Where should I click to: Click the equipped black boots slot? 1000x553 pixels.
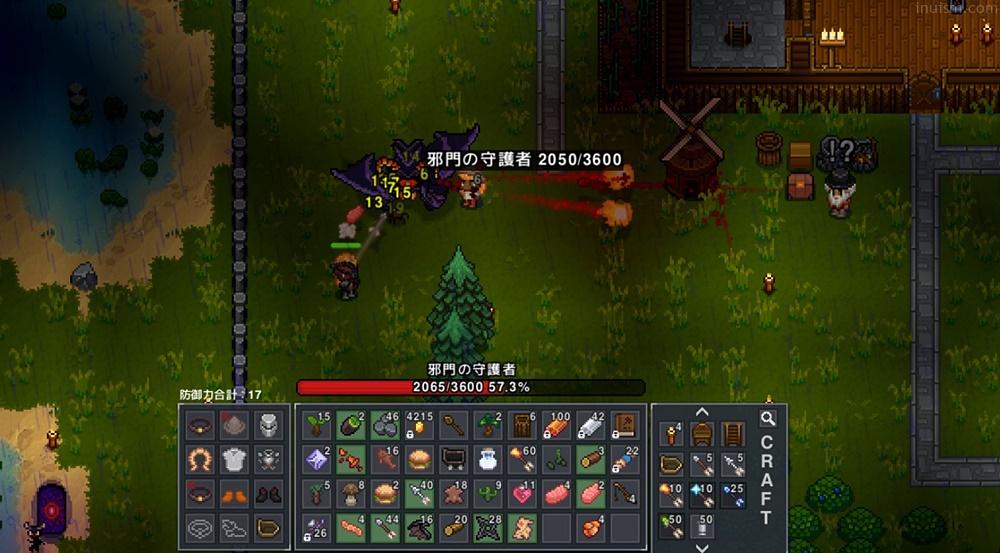click(267, 493)
